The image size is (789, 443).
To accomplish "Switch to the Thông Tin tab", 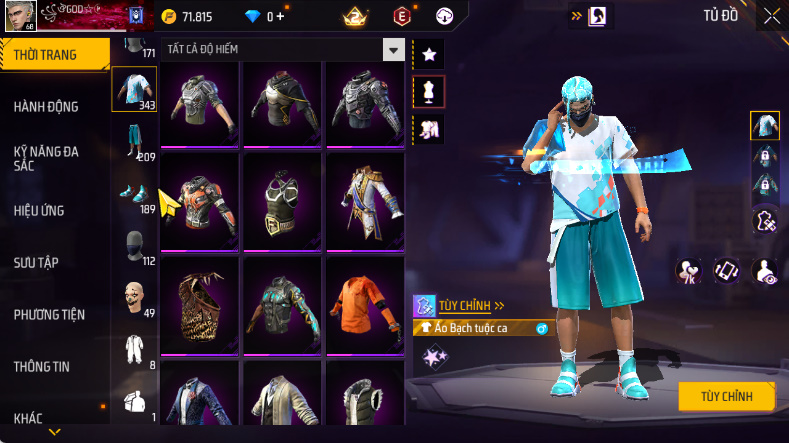I will click(42, 366).
